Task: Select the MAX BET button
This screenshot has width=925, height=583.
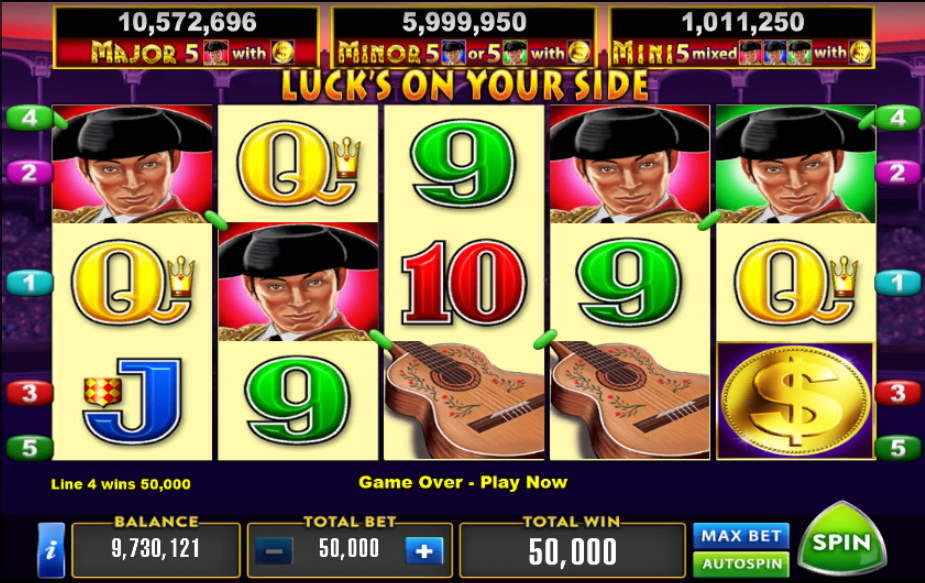Action: coord(740,536)
